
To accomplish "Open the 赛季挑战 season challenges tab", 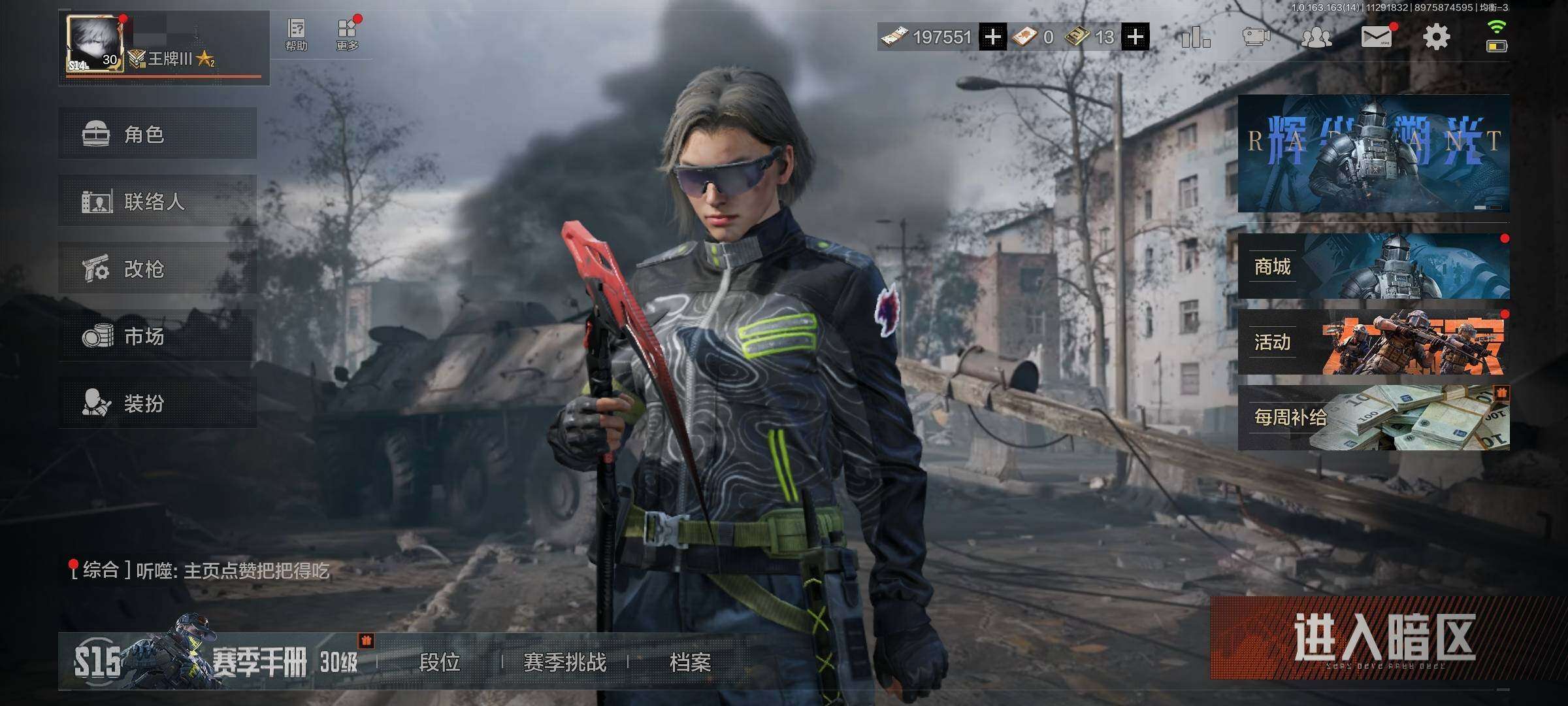I will pyautogui.click(x=564, y=663).
